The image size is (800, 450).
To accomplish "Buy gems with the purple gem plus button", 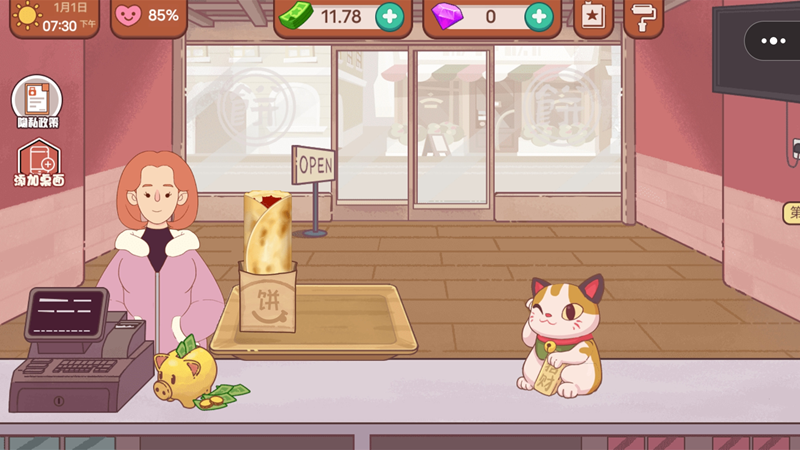I will [x=538, y=16].
